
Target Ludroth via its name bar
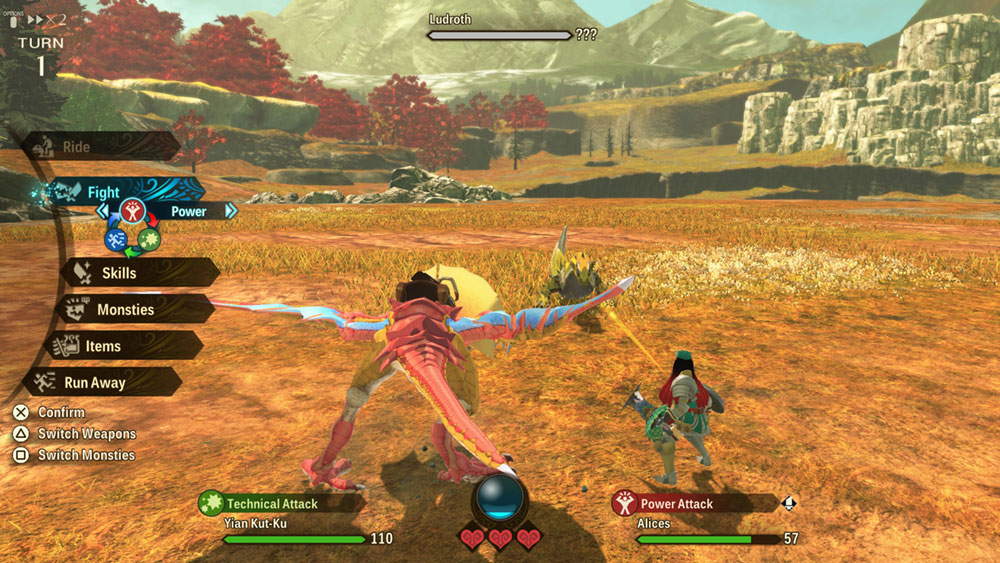[500, 35]
